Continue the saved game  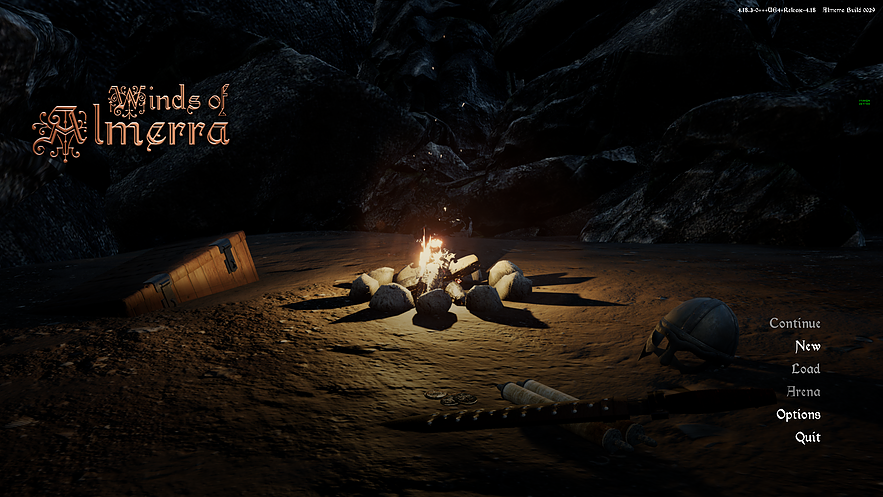(x=795, y=323)
